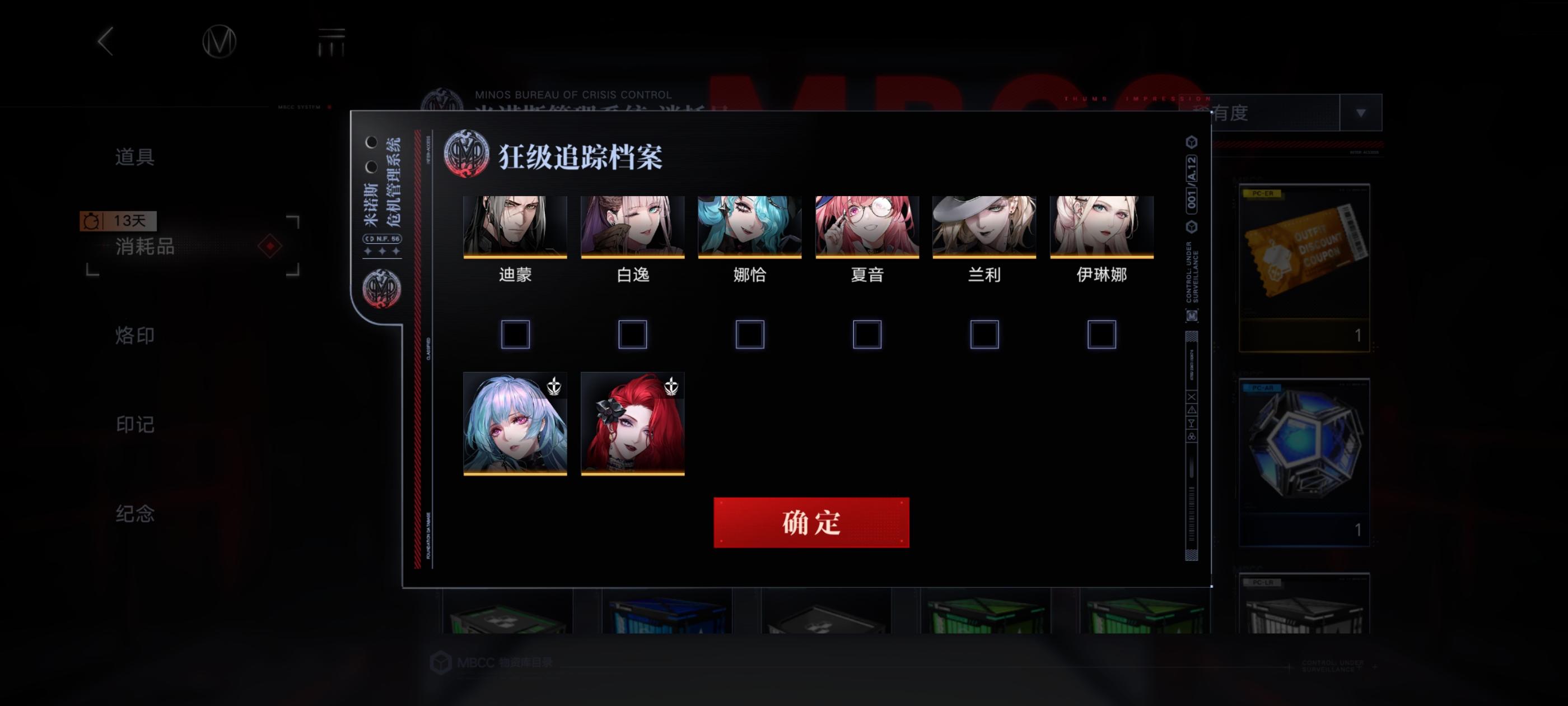Open the 白逸 character portrait
The height and width of the screenshot is (706, 1568).
632,225
